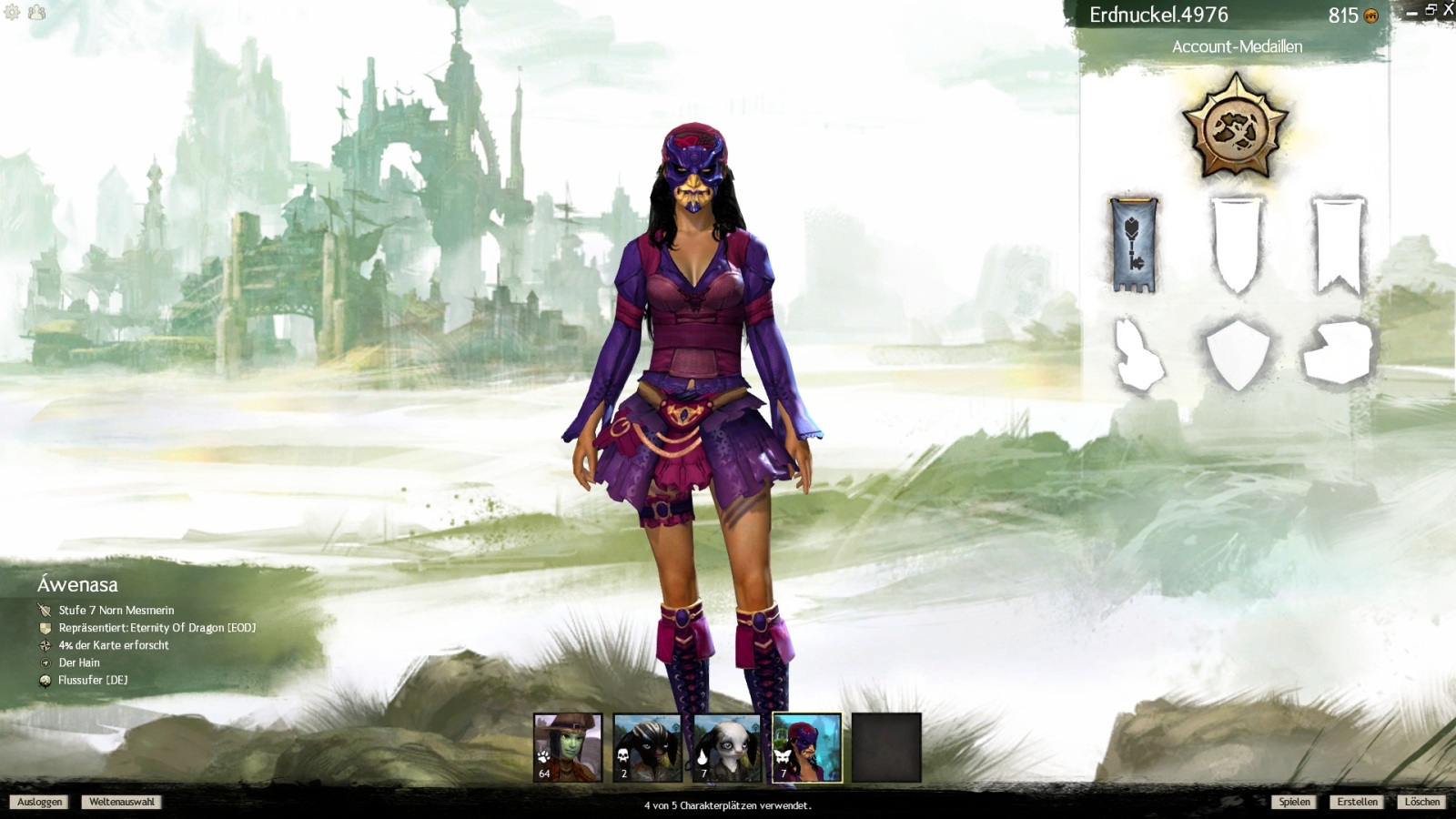
Task: Select the level 64 green-skinned character portrait
Action: (568, 747)
